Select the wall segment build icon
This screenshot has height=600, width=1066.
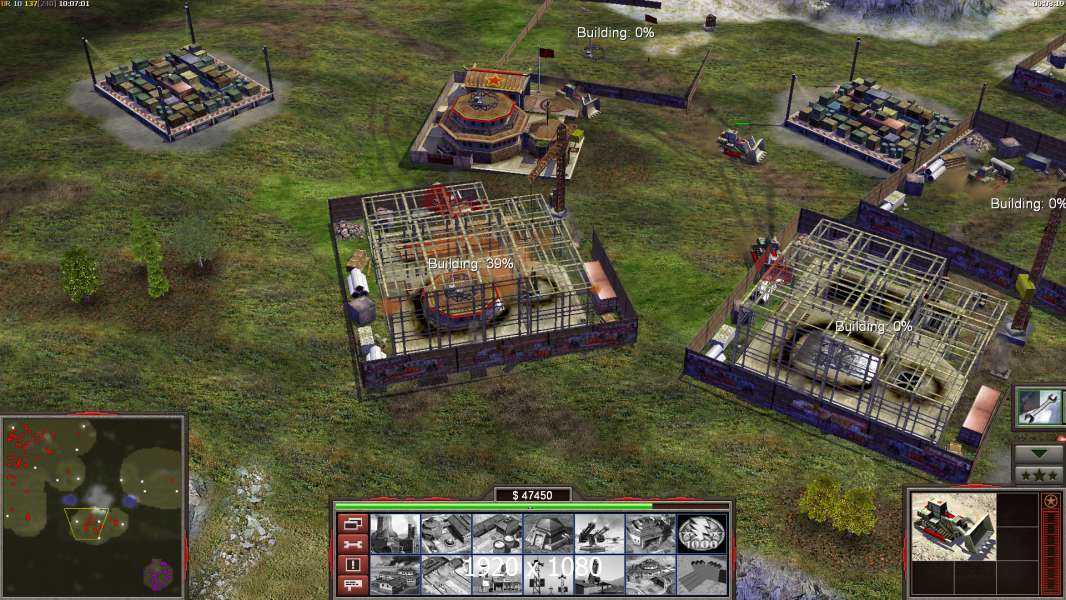(702, 574)
